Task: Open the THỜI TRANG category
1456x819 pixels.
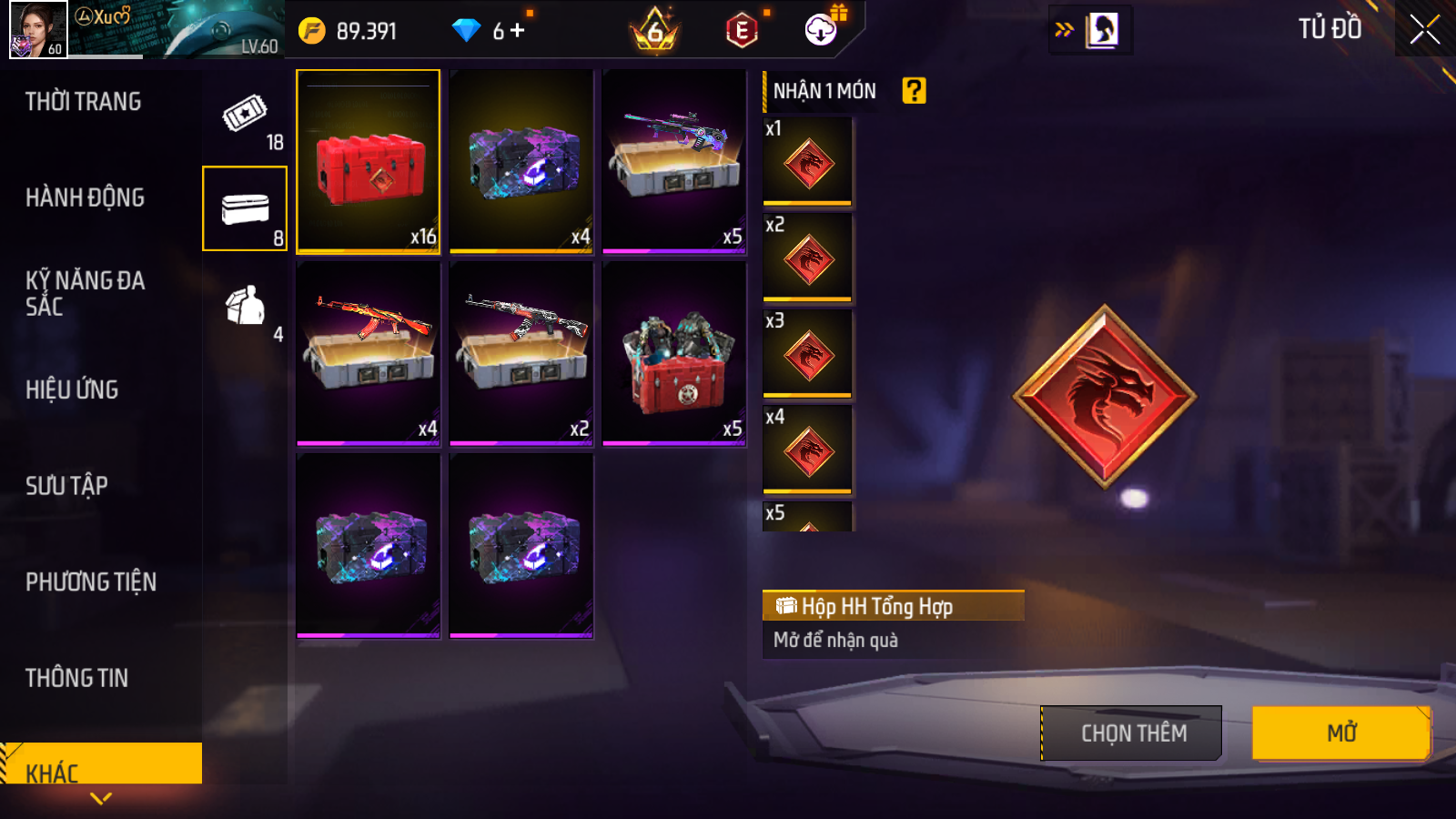Action: click(84, 102)
